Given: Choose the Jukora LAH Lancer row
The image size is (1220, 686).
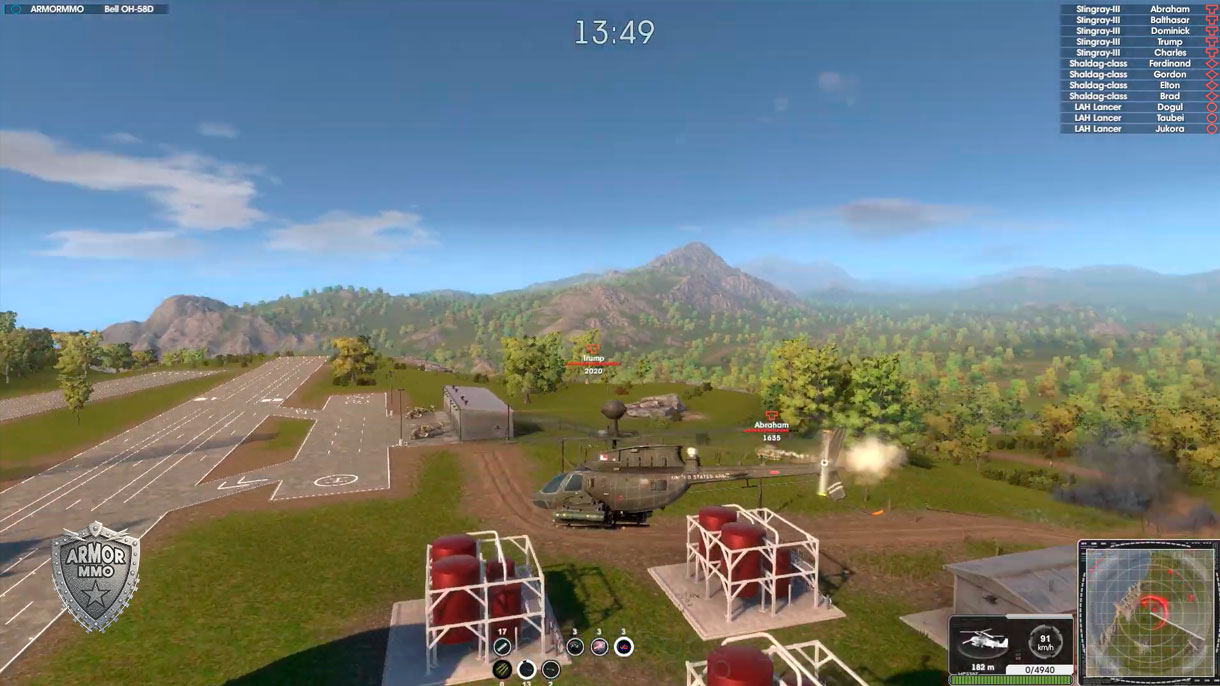Looking at the screenshot, I should tap(1138, 129).
